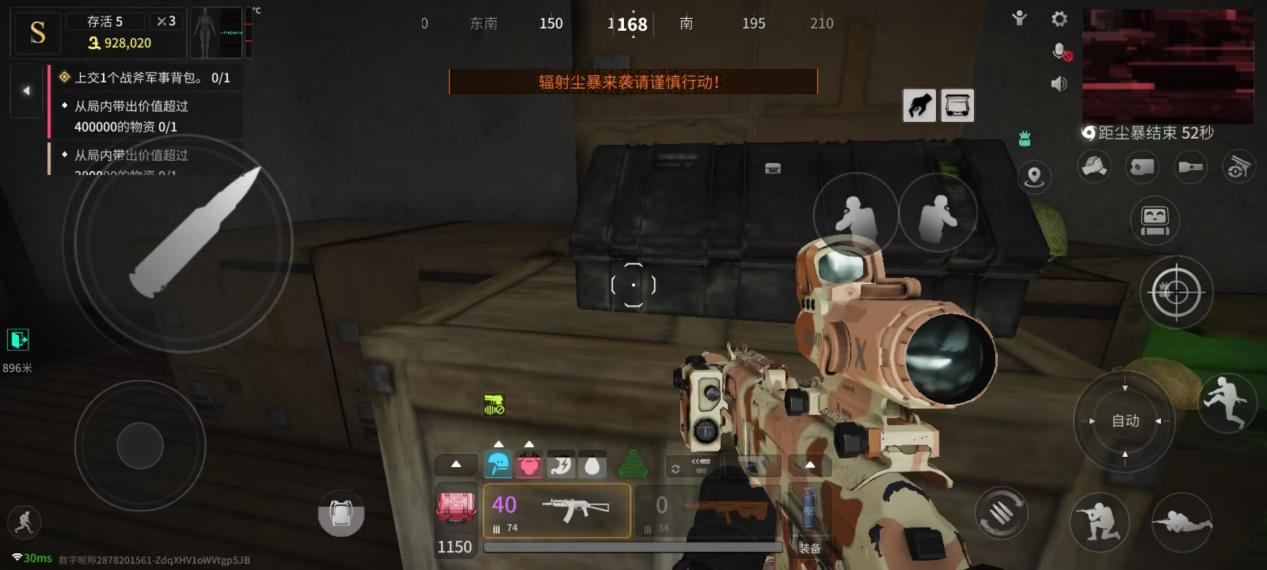1267x570 pixels.
Task: Collapse the quest tracker panel arrow
Action: (26, 91)
